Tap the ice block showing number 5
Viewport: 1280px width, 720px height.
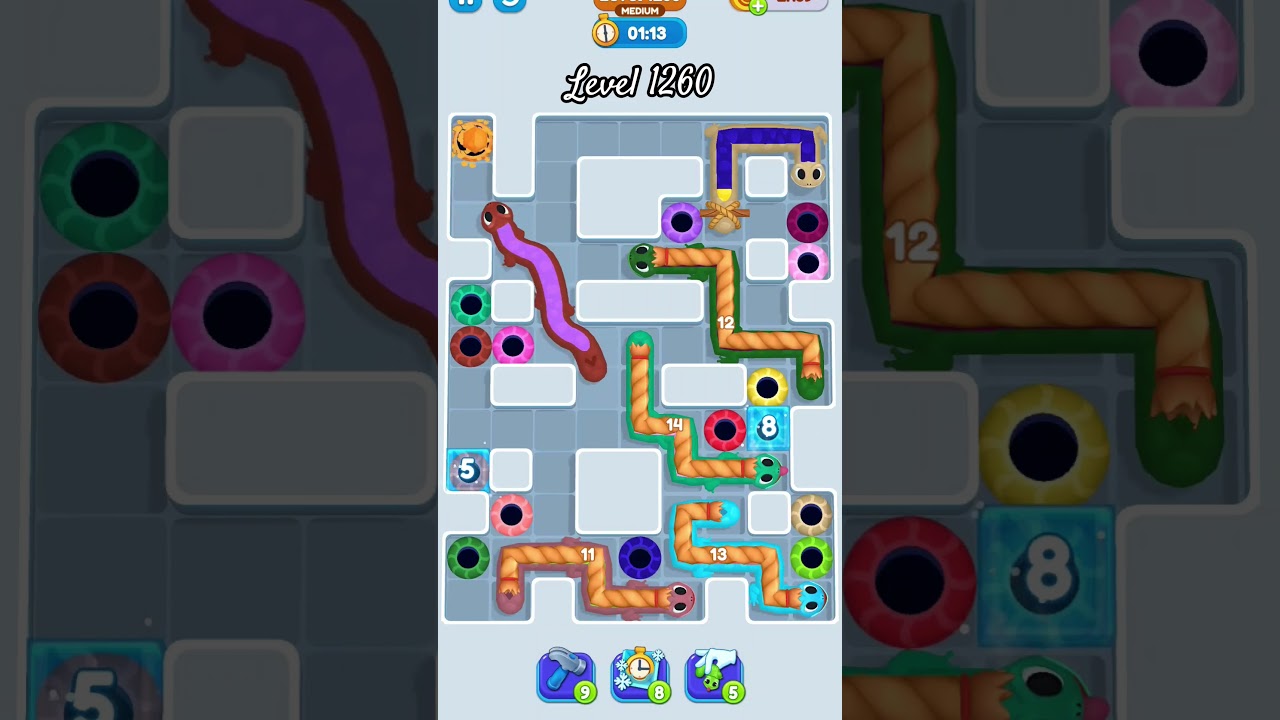[x=466, y=469]
